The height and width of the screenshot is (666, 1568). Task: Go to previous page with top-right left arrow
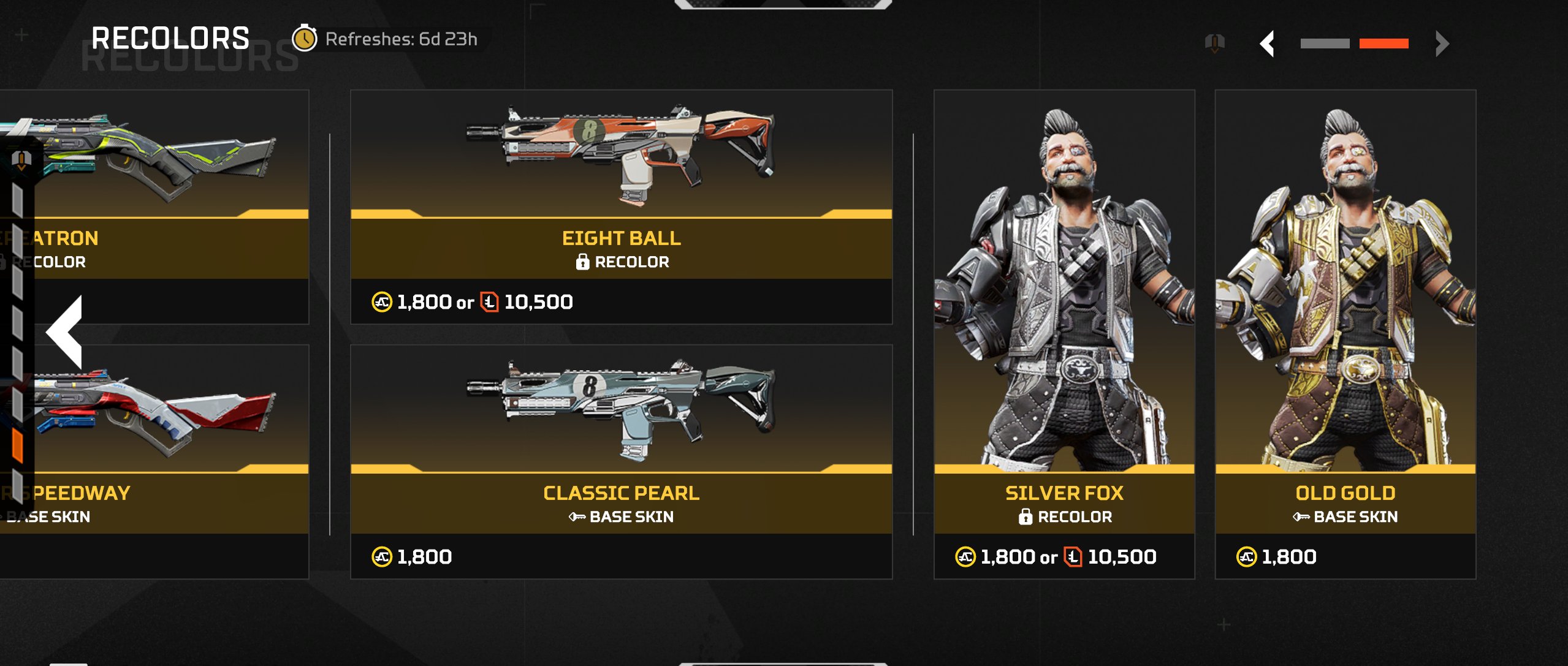[1267, 44]
